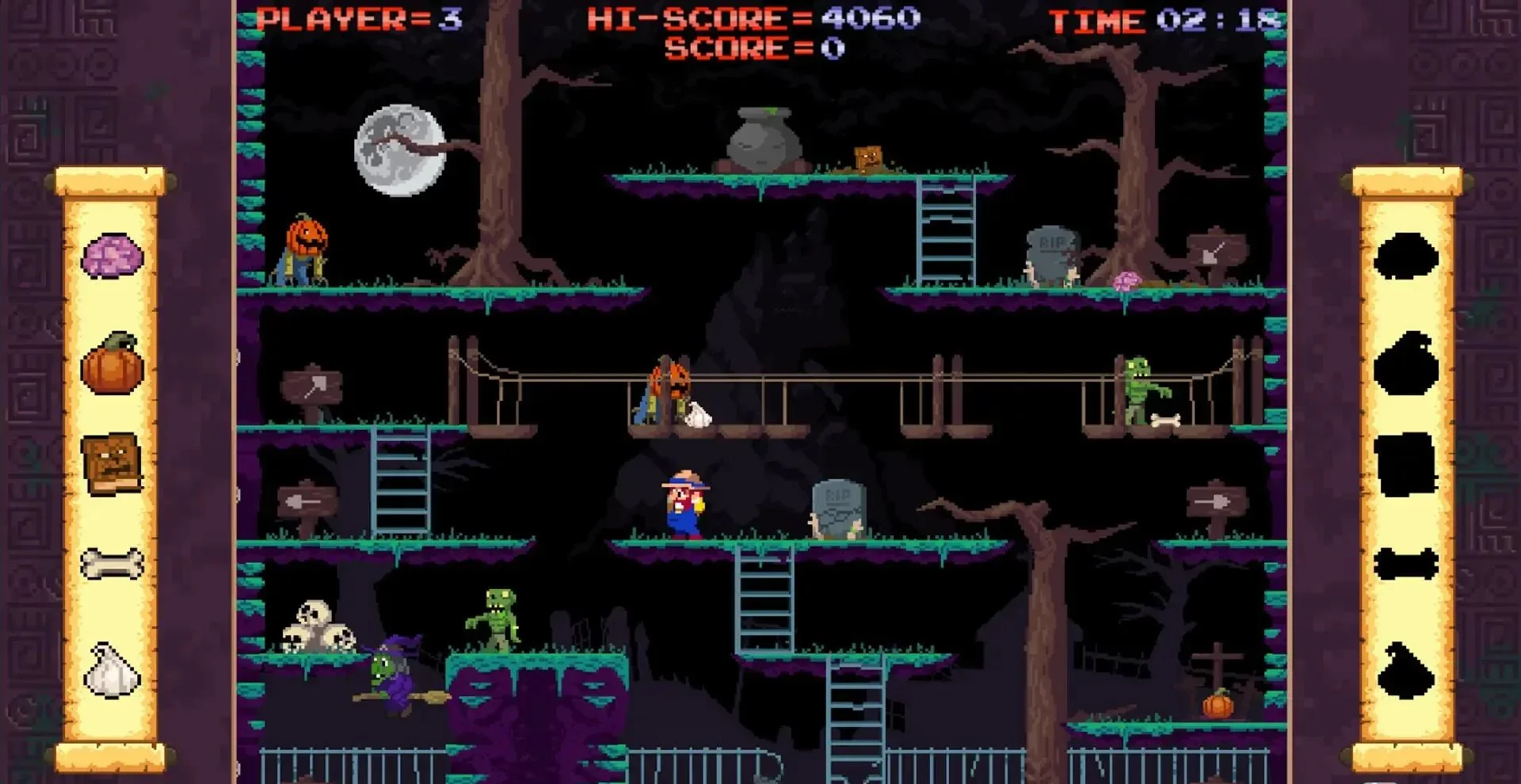Choose the black book silhouette slot
The image size is (1521, 784).
[x=1406, y=464]
